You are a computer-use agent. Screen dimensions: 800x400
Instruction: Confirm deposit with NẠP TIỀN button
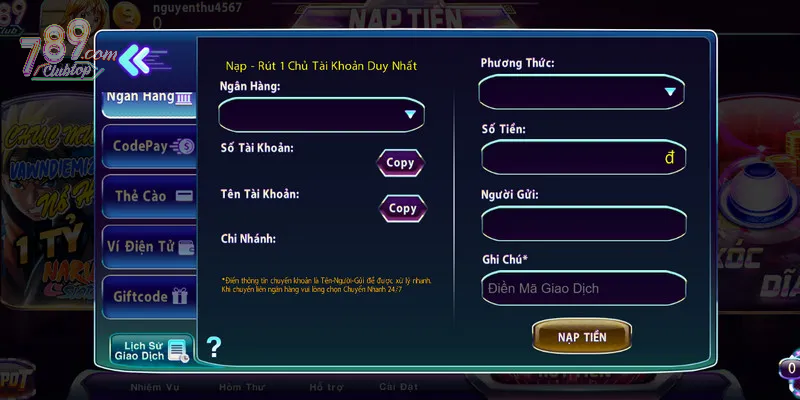(582, 336)
